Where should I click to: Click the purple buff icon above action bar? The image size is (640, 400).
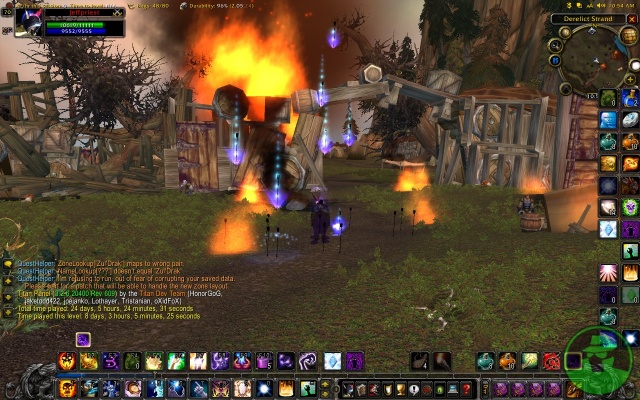click(x=83, y=339)
